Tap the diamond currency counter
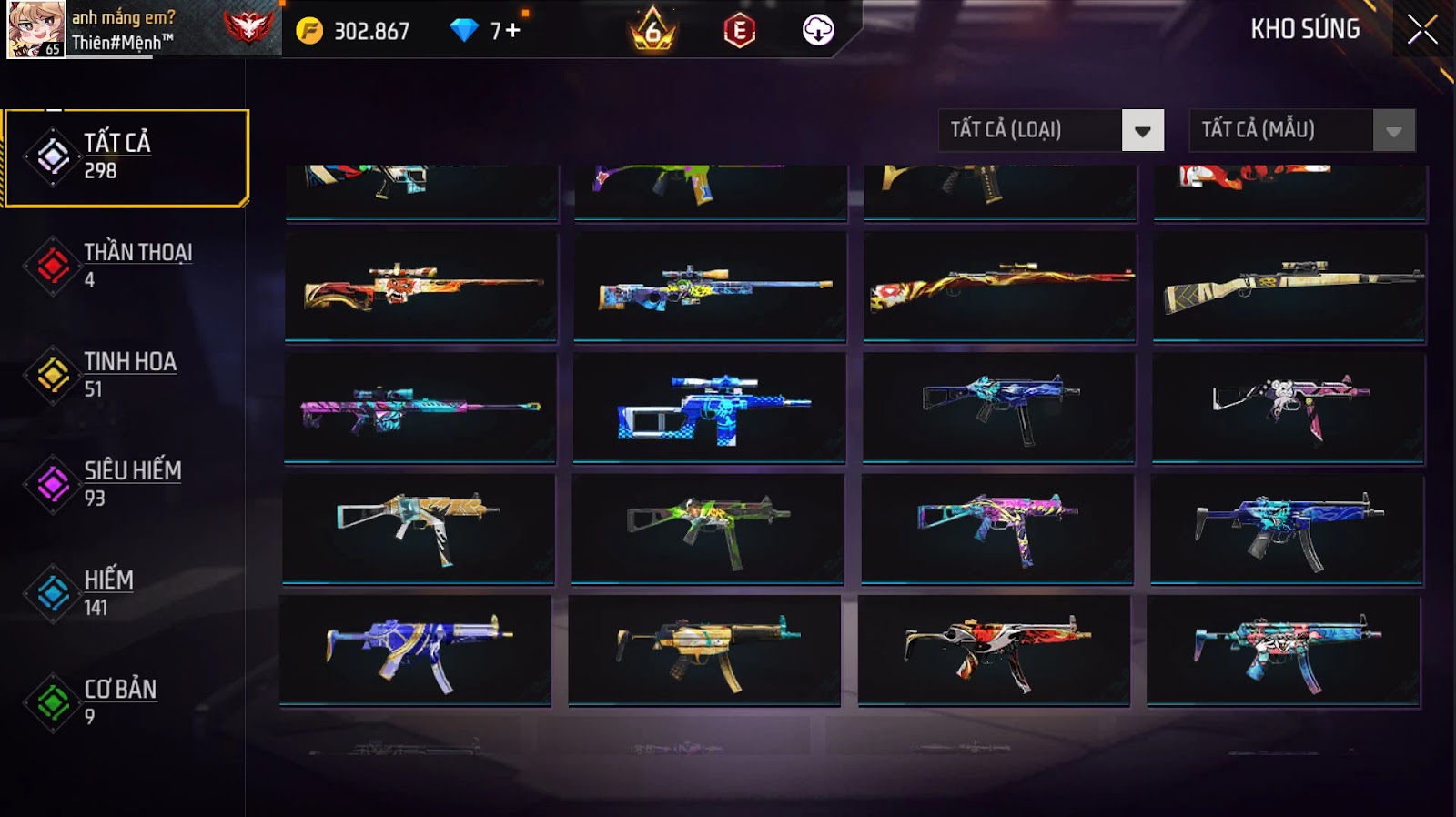This screenshot has height=817, width=1456. 486,31
